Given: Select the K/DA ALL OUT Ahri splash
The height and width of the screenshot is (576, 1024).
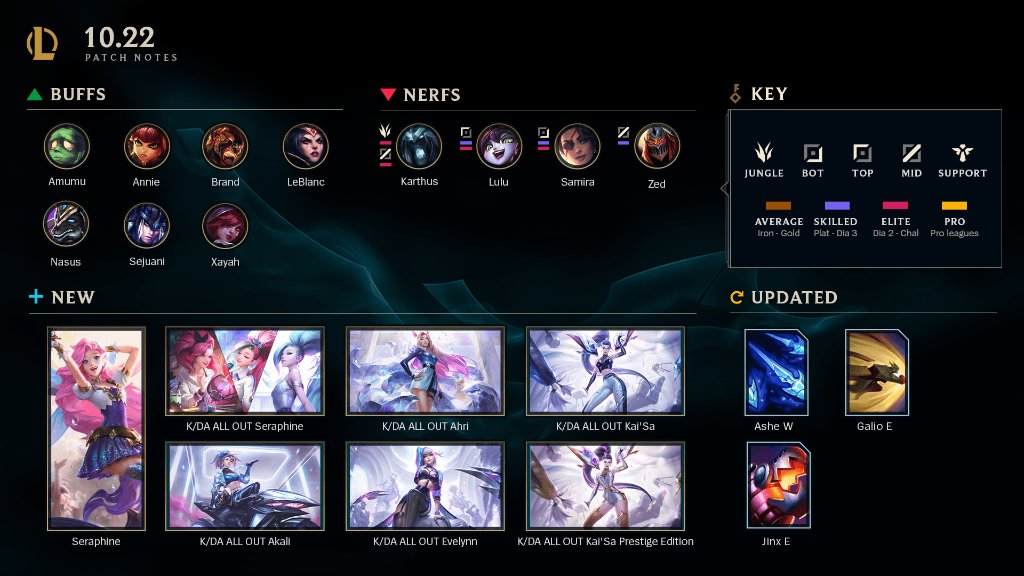Looking at the screenshot, I should [x=425, y=371].
